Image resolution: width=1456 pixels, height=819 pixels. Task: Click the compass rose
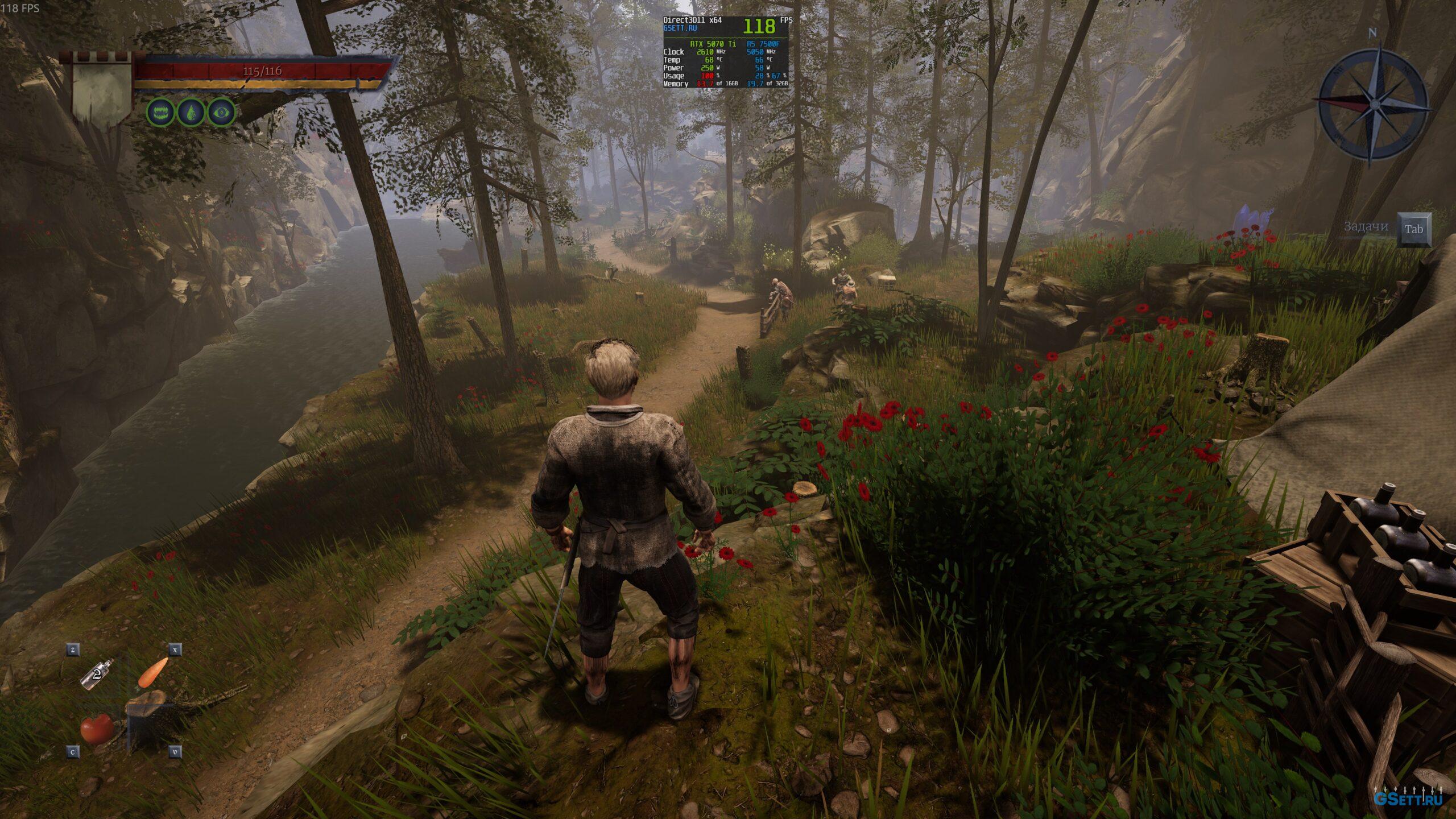pyautogui.click(x=1374, y=104)
